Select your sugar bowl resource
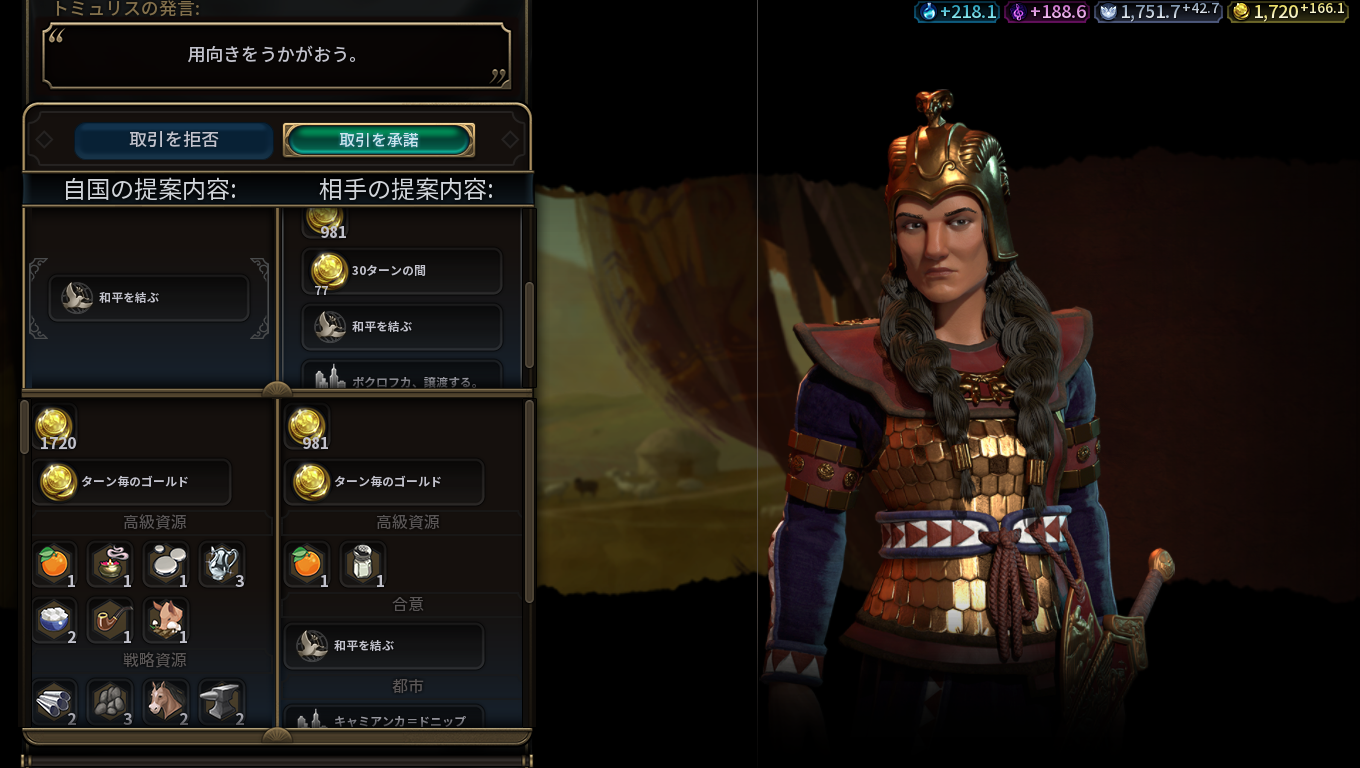Image resolution: width=1360 pixels, height=768 pixels. [x=53, y=619]
